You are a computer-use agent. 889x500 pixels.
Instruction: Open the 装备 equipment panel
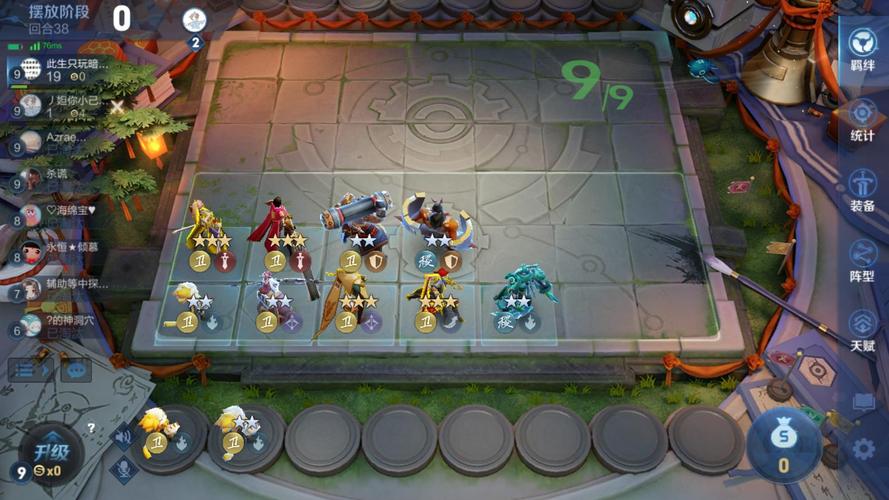coord(862,190)
